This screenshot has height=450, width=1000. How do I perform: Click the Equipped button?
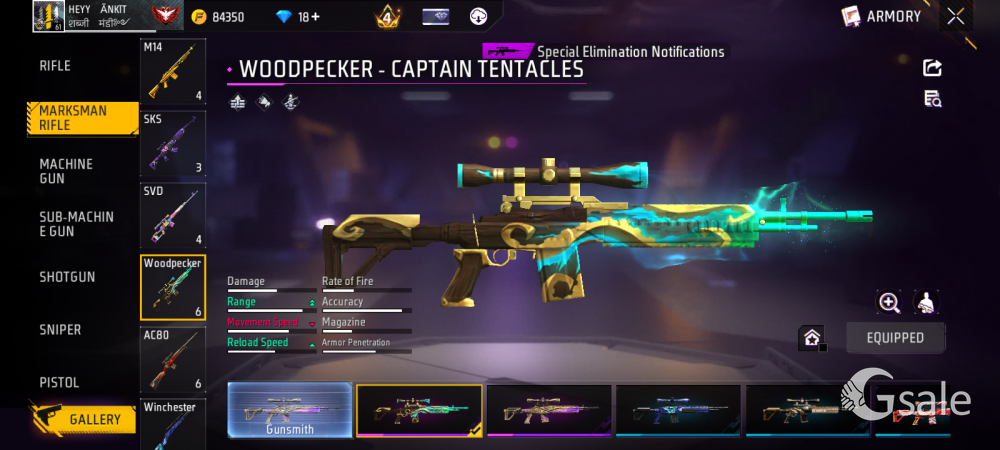[895, 338]
